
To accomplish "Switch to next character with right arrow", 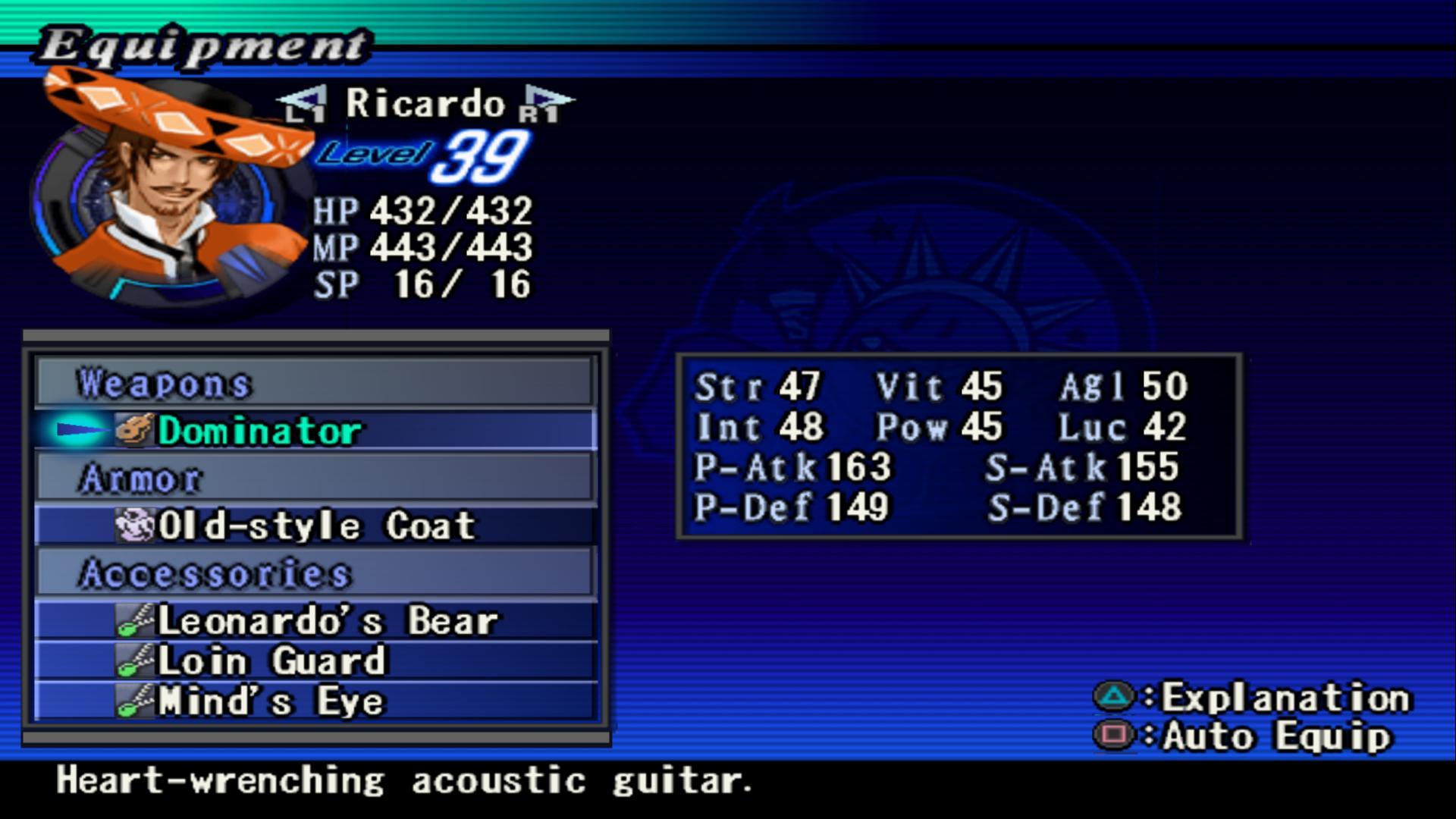I will pyautogui.click(x=548, y=104).
